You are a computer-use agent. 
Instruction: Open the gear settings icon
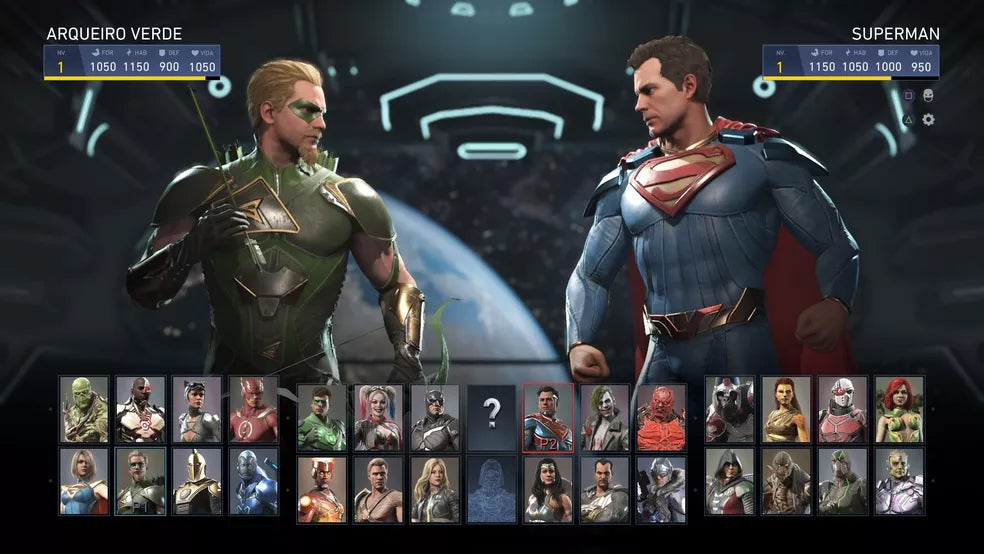point(928,120)
